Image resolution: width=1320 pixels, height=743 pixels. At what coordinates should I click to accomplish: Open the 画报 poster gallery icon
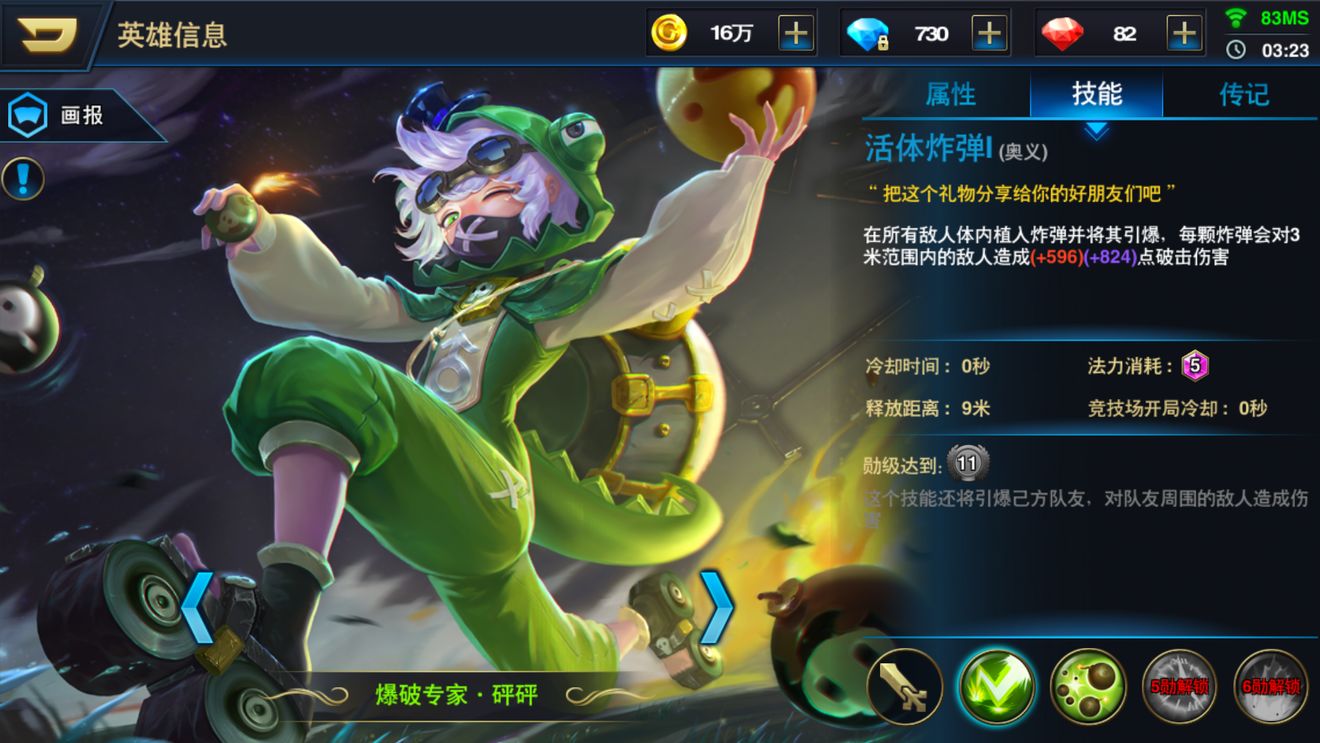[x=27, y=113]
